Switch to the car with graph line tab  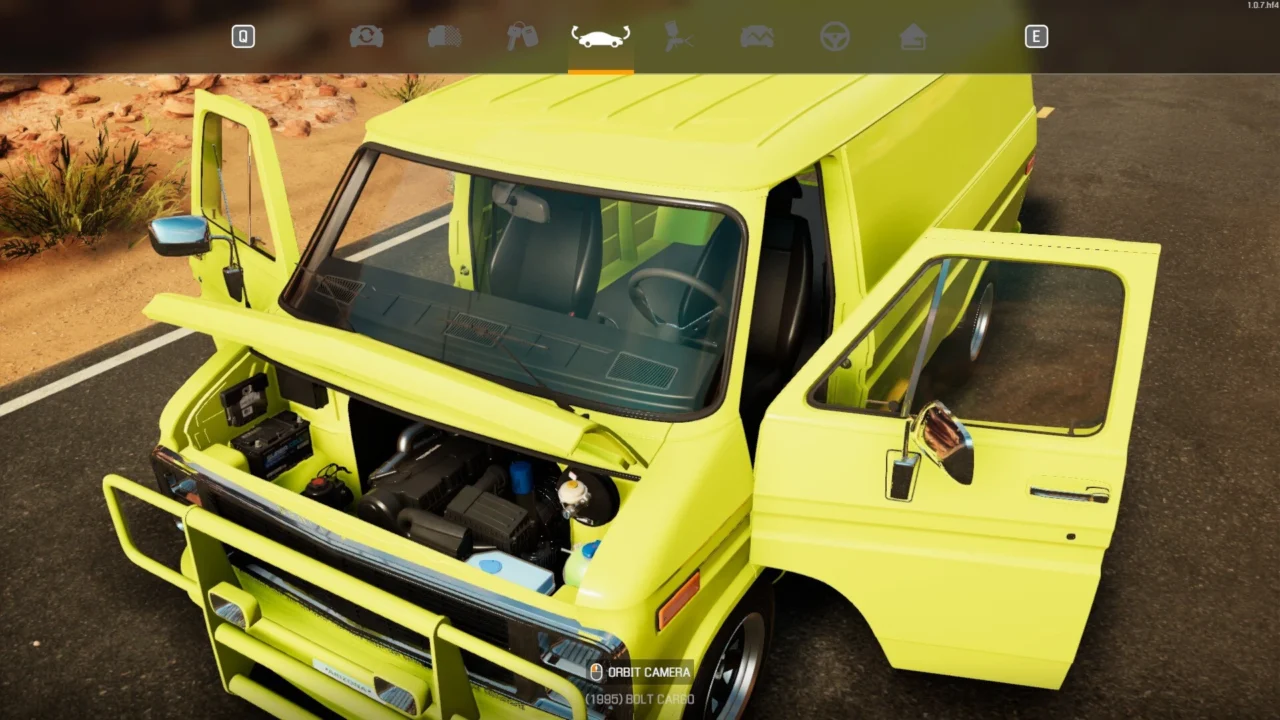tap(757, 37)
